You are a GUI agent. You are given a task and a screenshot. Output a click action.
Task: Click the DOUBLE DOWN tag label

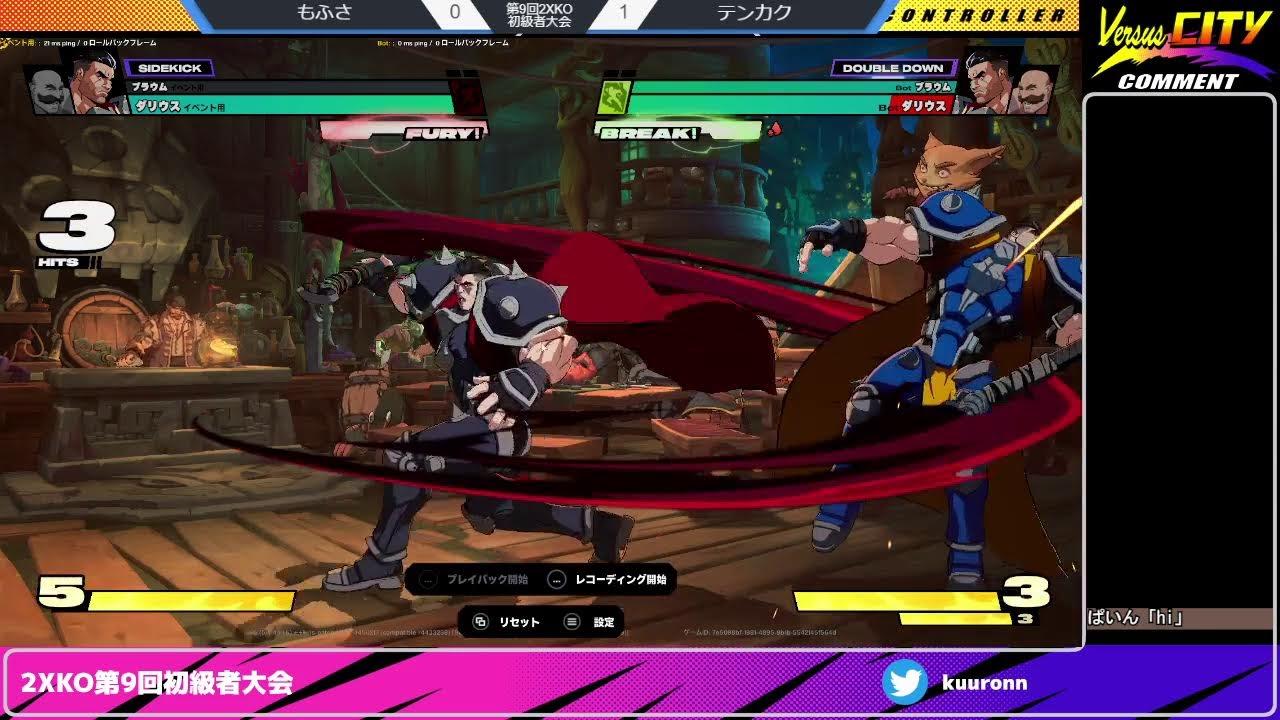(x=893, y=68)
